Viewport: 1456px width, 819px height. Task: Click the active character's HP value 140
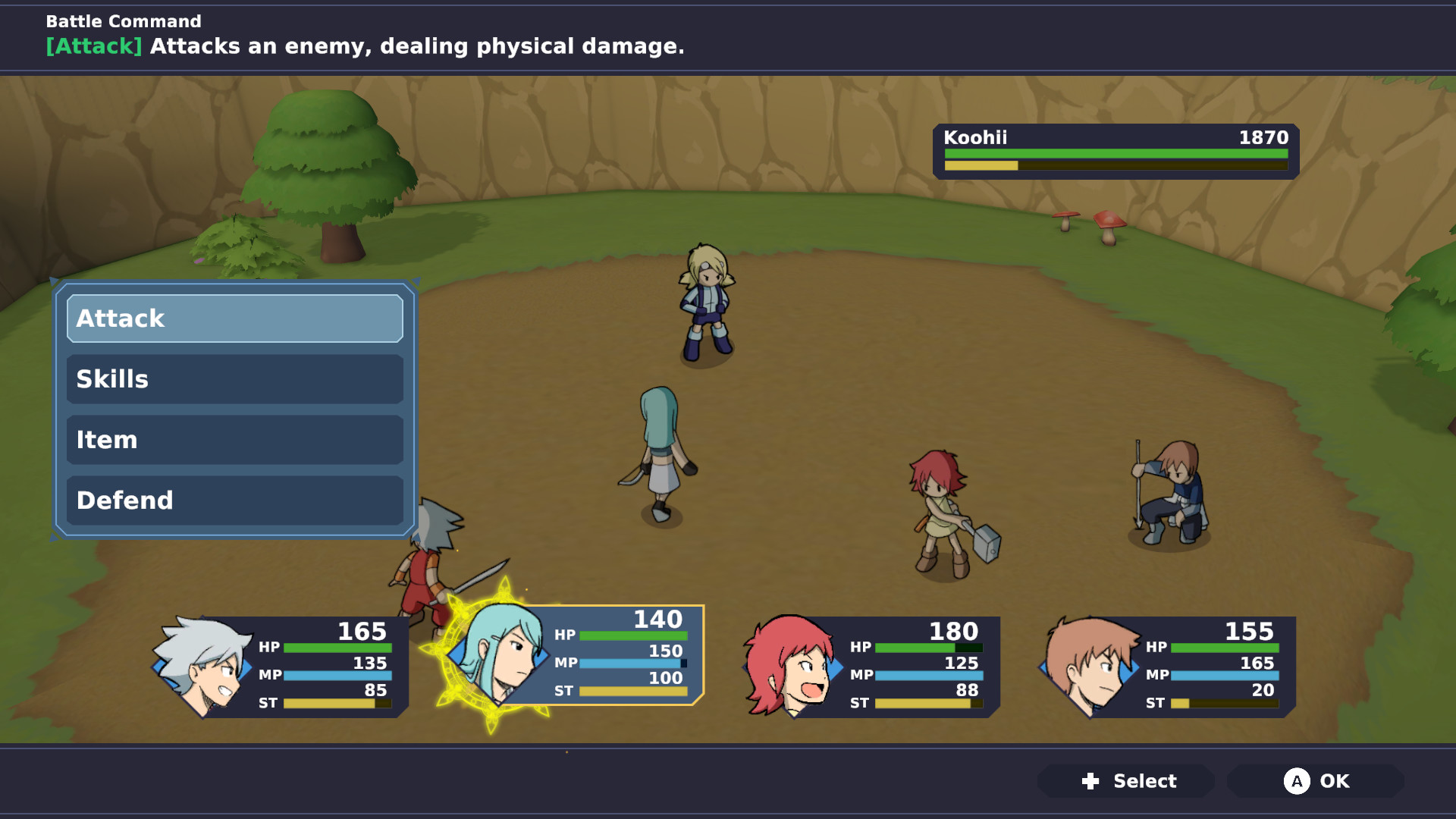[x=657, y=620]
